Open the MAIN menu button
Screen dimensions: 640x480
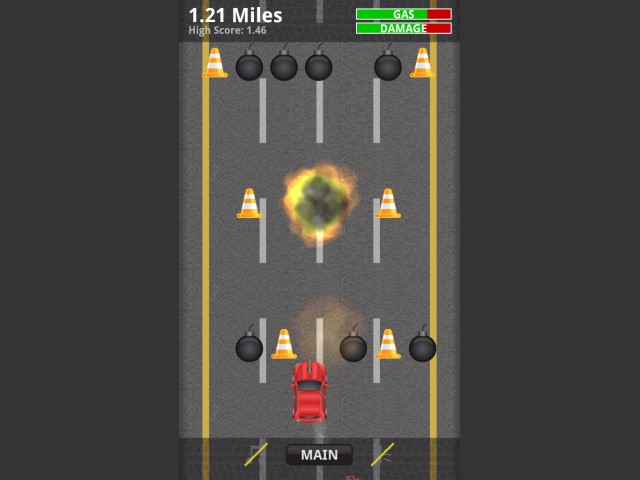(319, 455)
